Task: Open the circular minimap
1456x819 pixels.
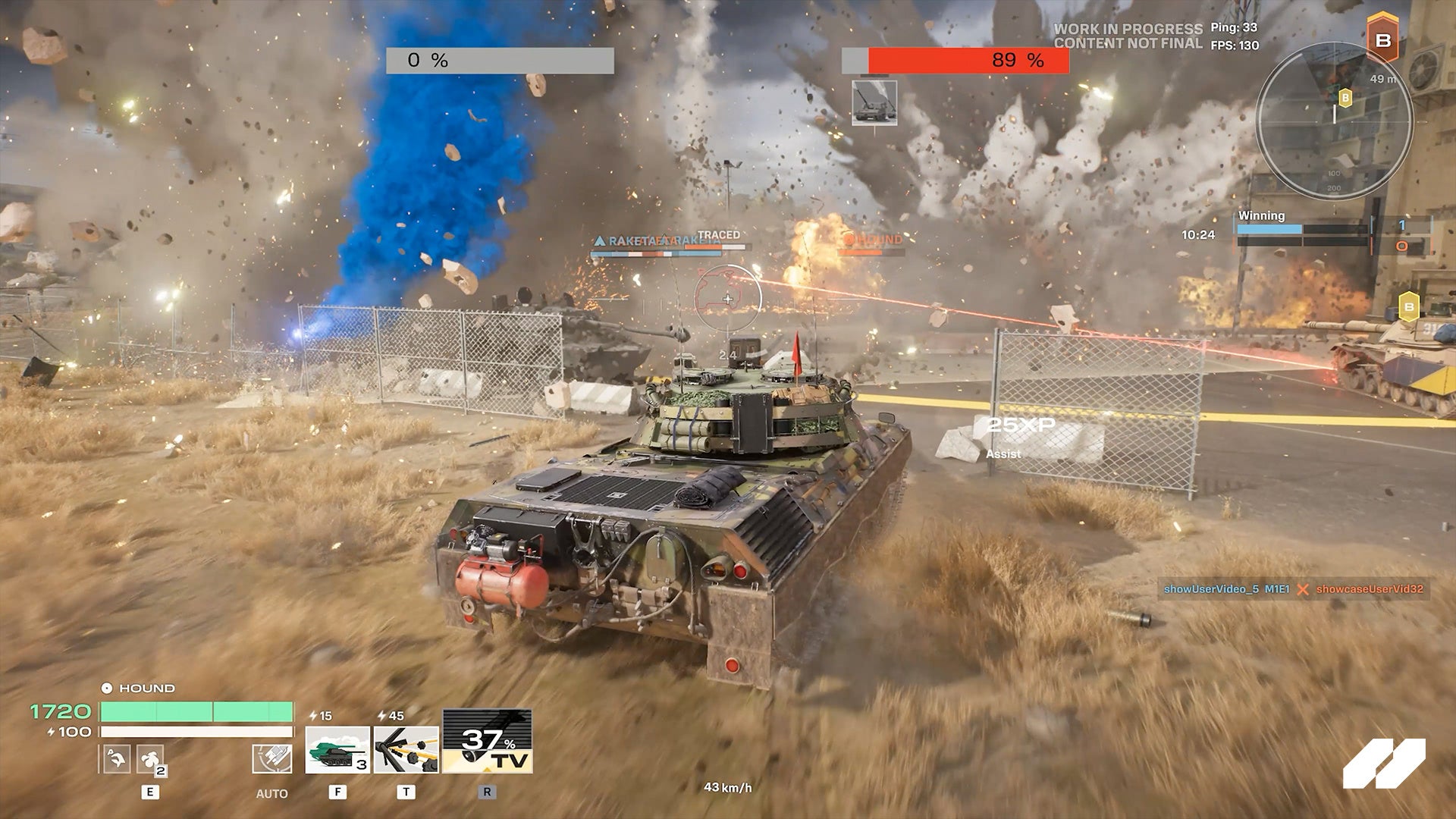Action: (1334, 121)
